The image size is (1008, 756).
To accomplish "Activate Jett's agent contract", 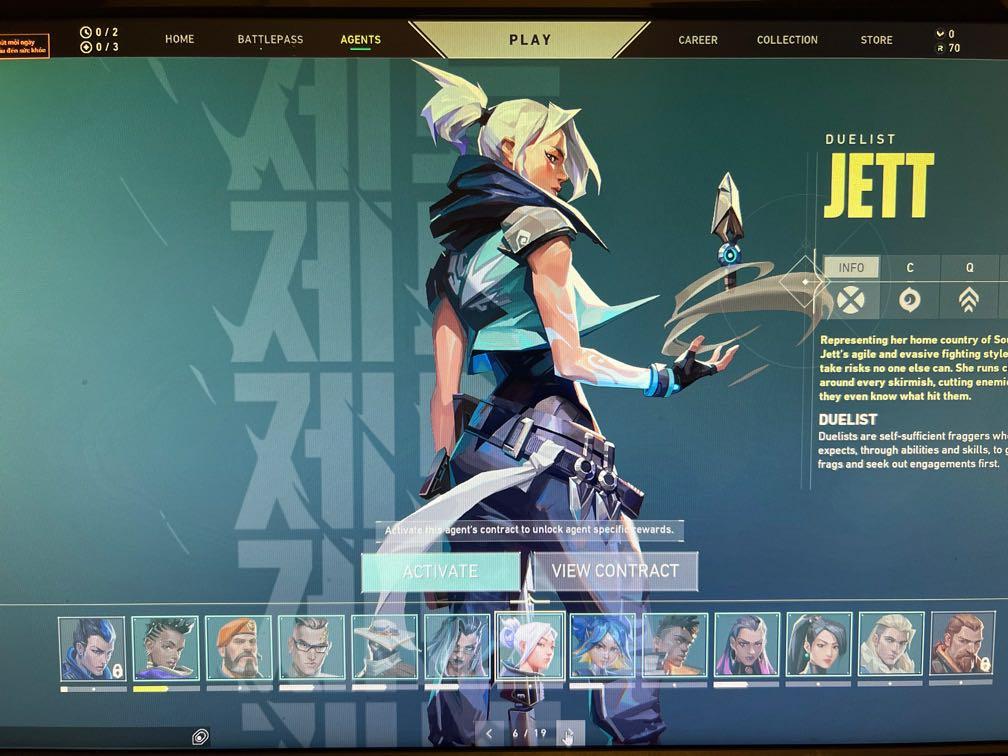I will coord(441,571).
